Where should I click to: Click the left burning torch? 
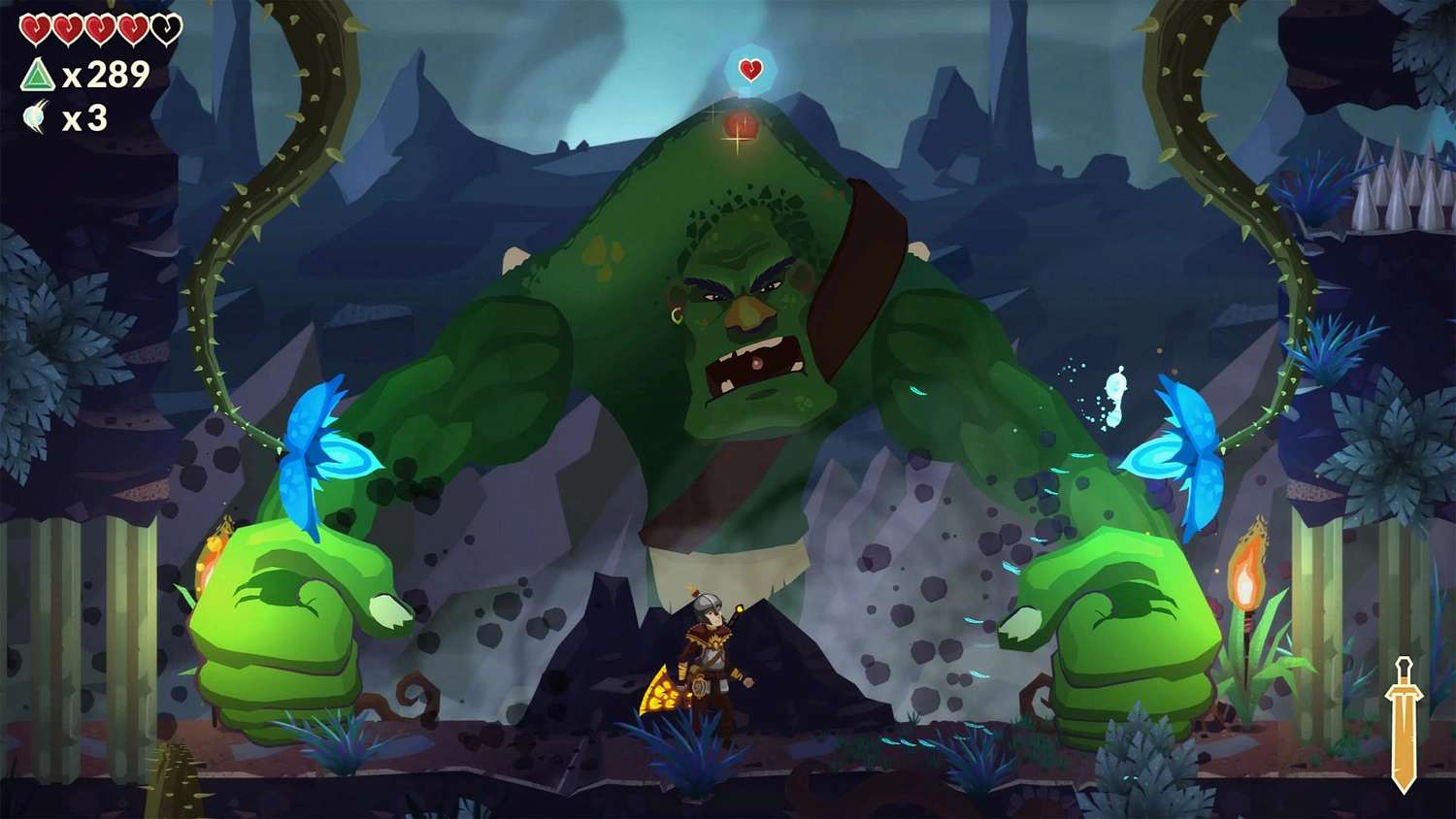tap(212, 548)
